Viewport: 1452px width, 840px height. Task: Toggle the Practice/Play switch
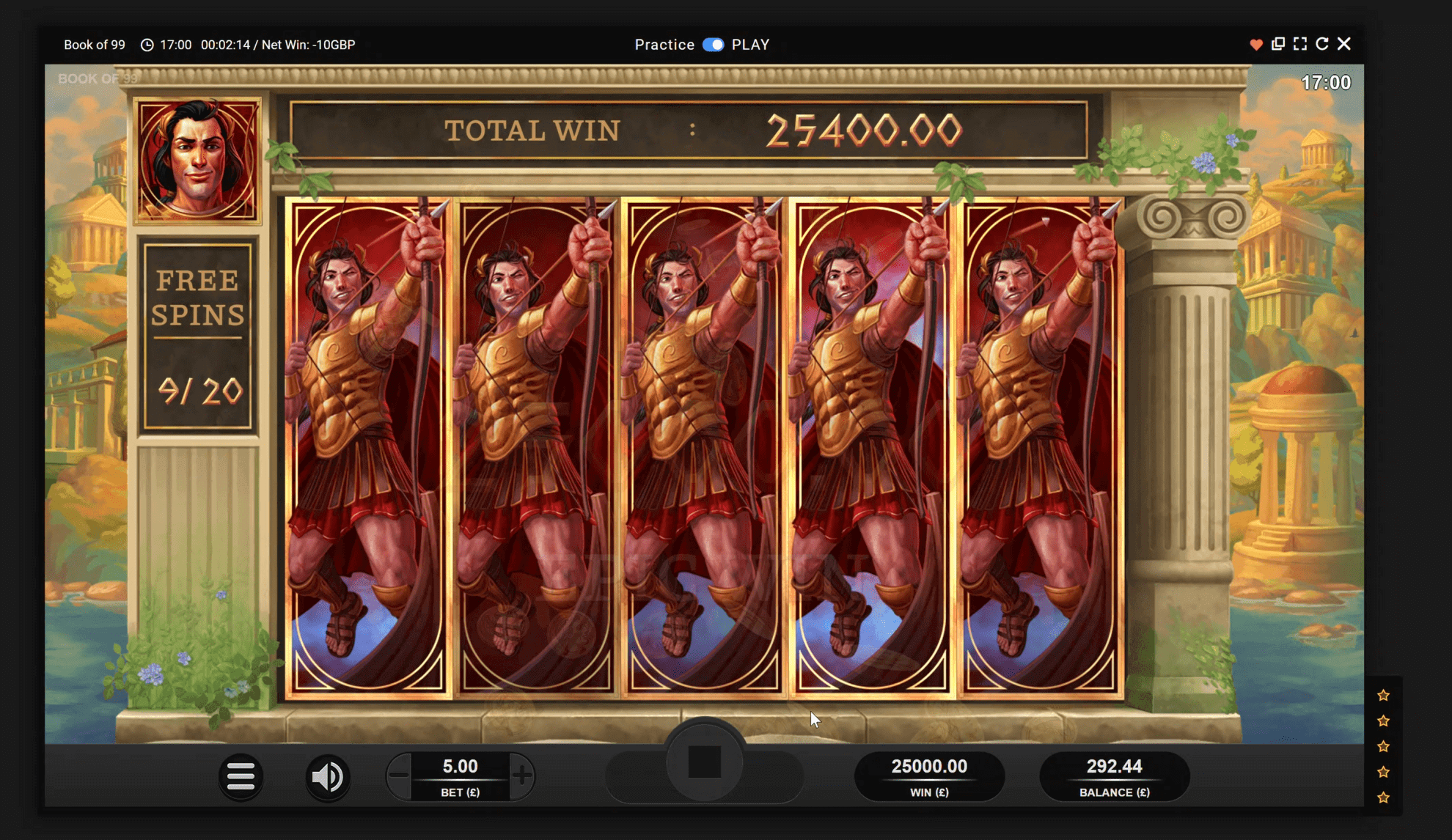(x=713, y=45)
